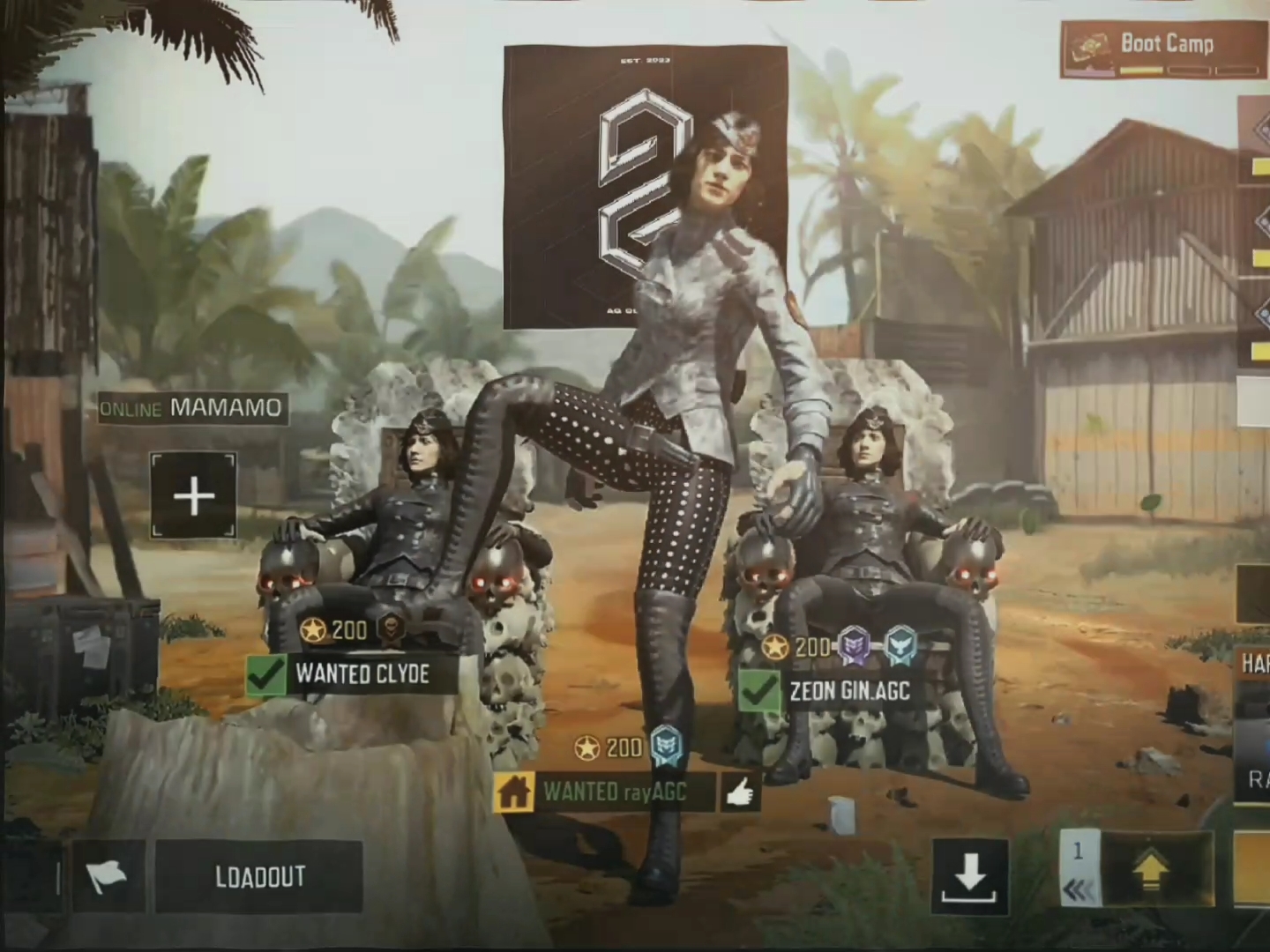
Task: Open the WANTED rayAGC player nameplate
Action: click(x=615, y=792)
